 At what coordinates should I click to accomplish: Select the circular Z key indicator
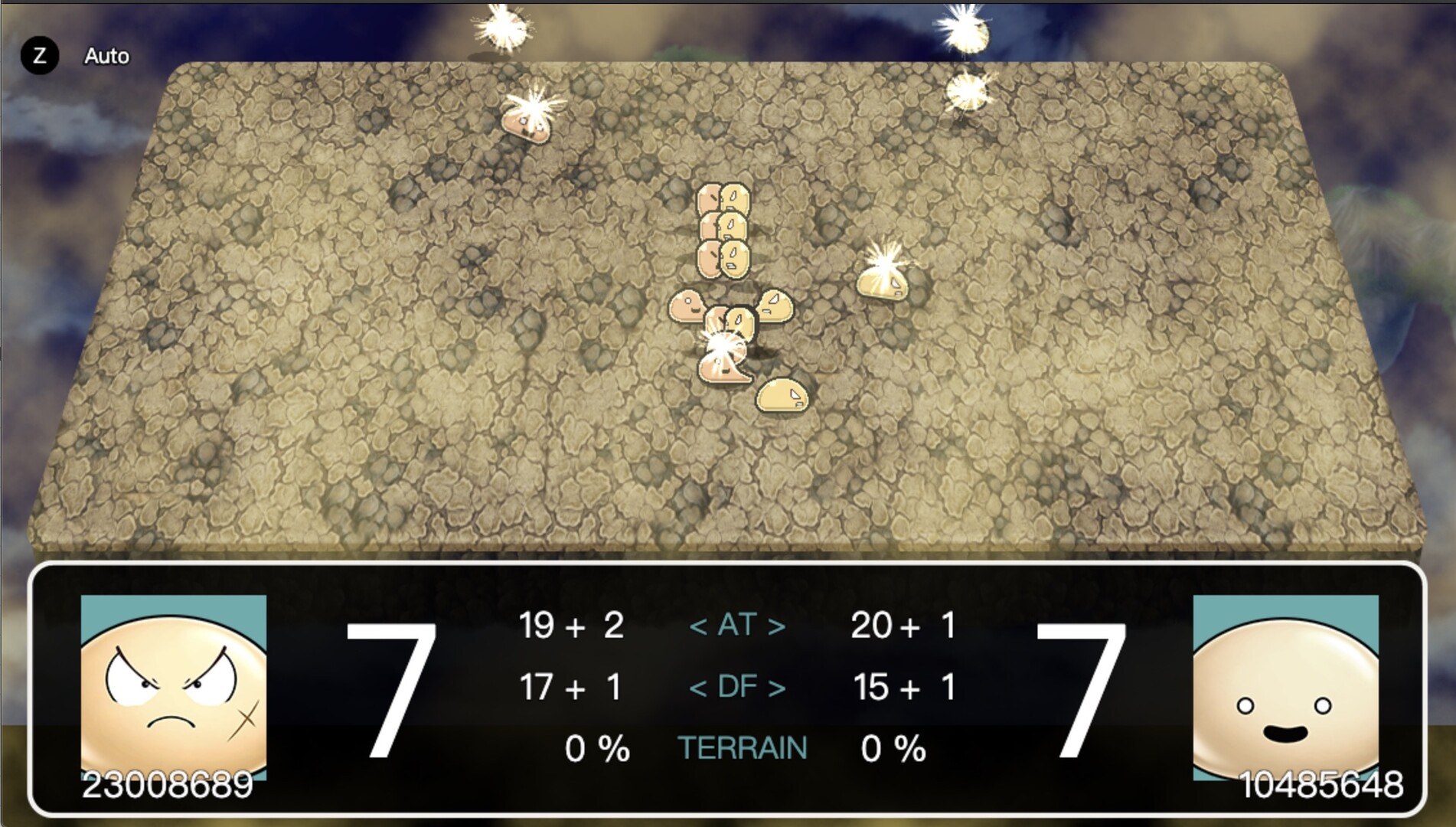[41, 55]
